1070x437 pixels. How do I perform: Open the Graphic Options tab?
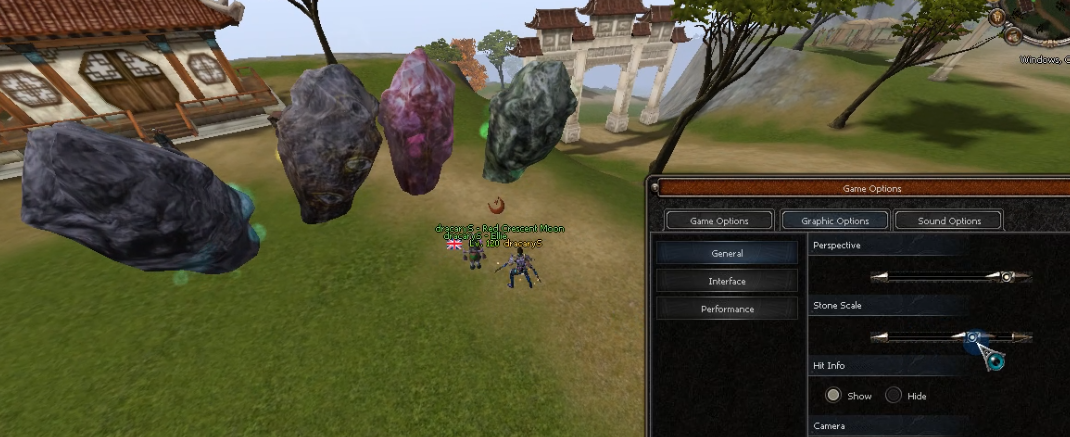pyautogui.click(x=835, y=221)
